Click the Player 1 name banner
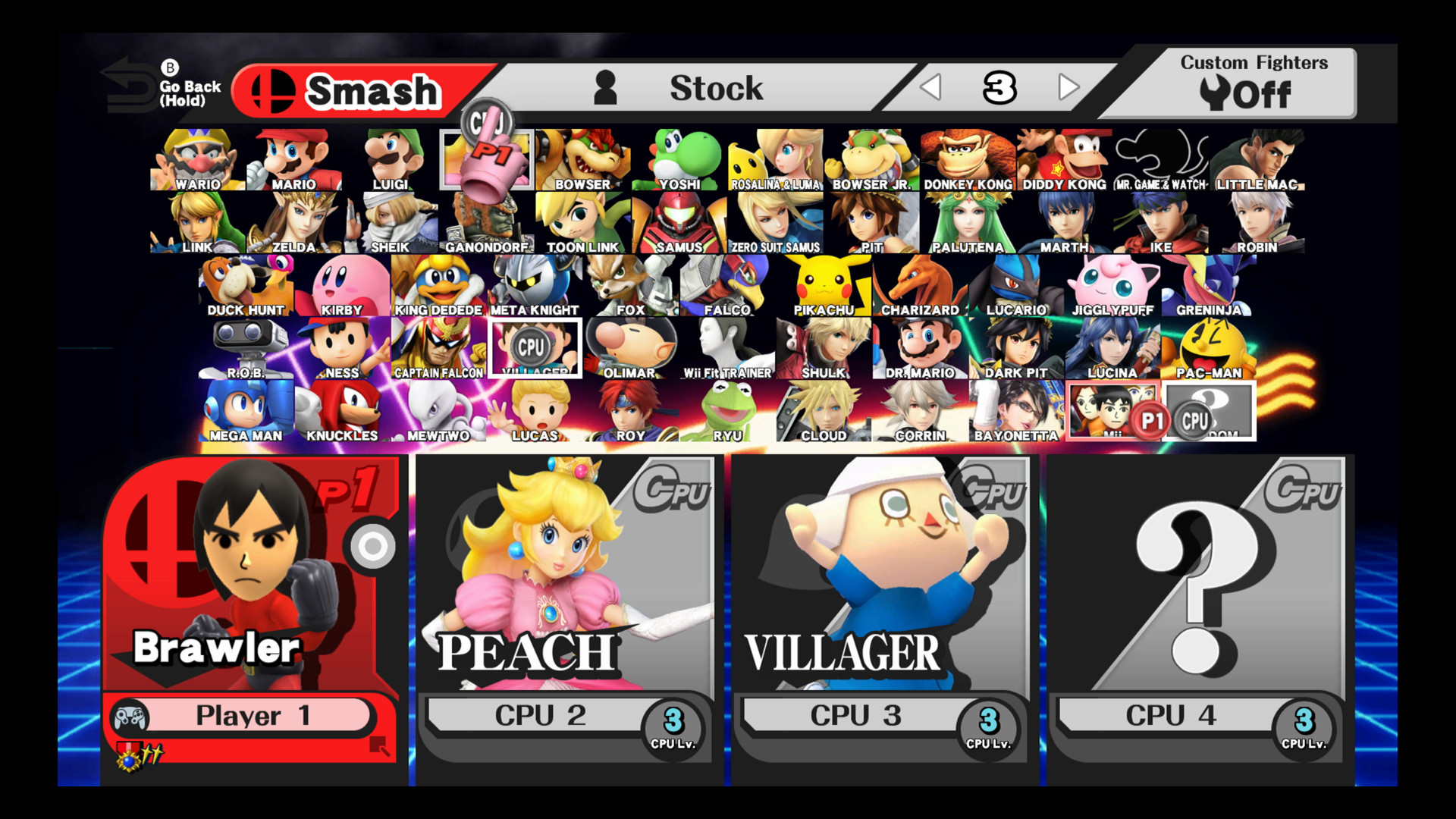This screenshot has width=1456, height=819. (243, 714)
